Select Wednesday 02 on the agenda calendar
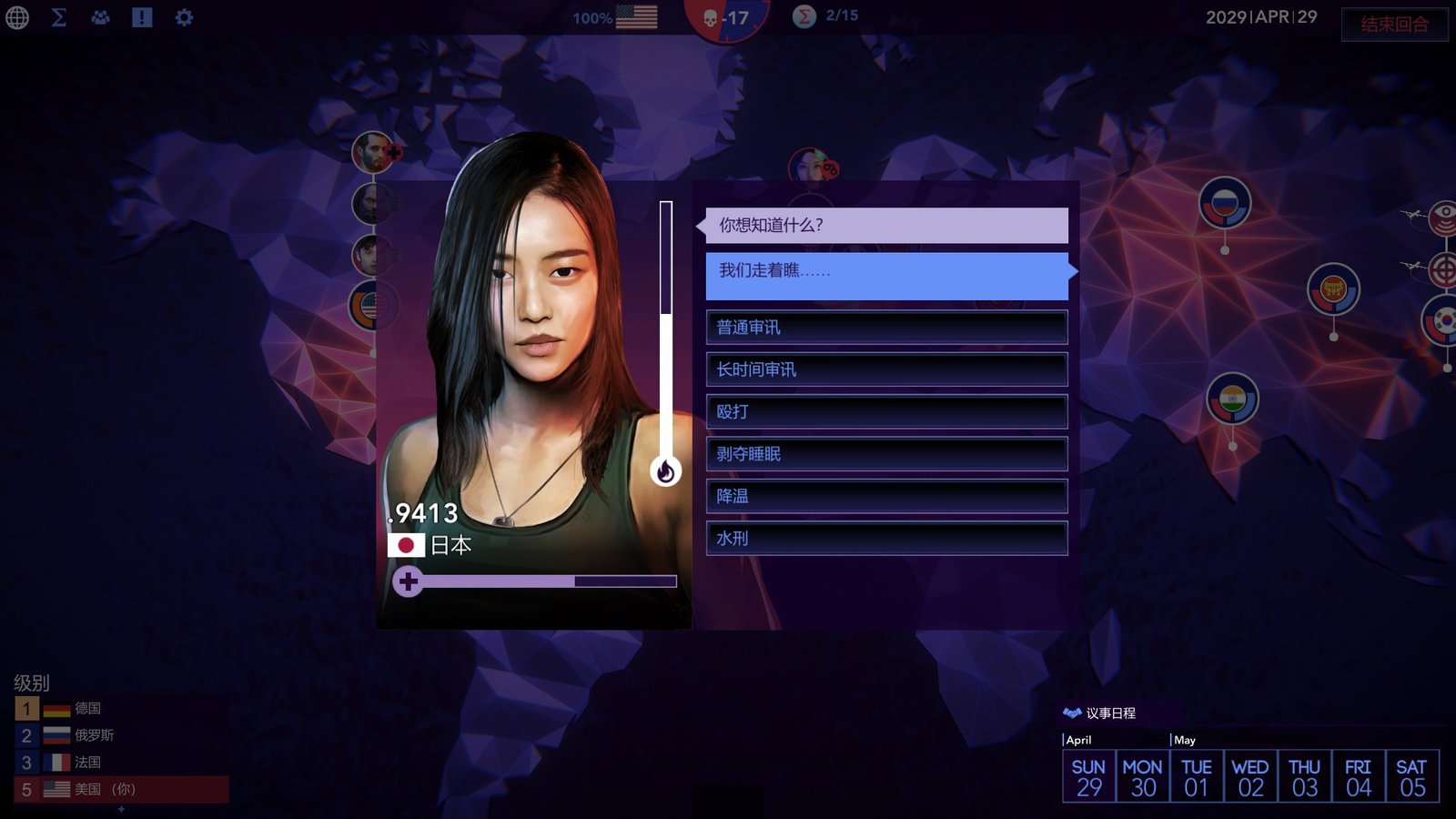Image resolution: width=1456 pixels, height=819 pixels. (x=1250, y=777)
